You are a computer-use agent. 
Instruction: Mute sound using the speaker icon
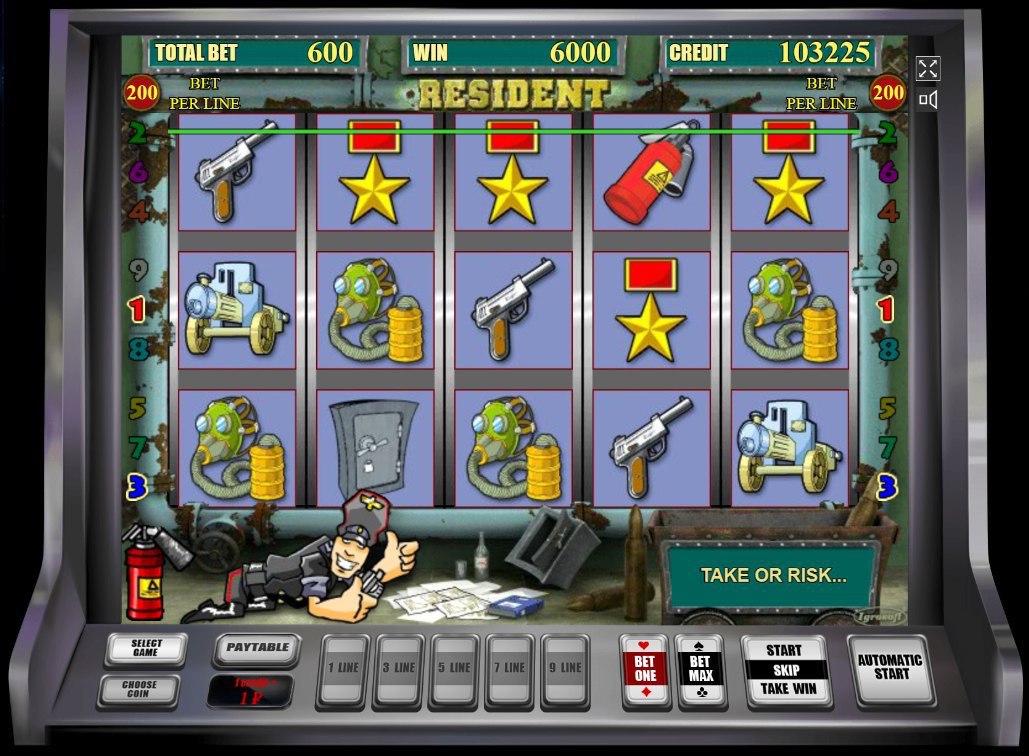[928, 99]
